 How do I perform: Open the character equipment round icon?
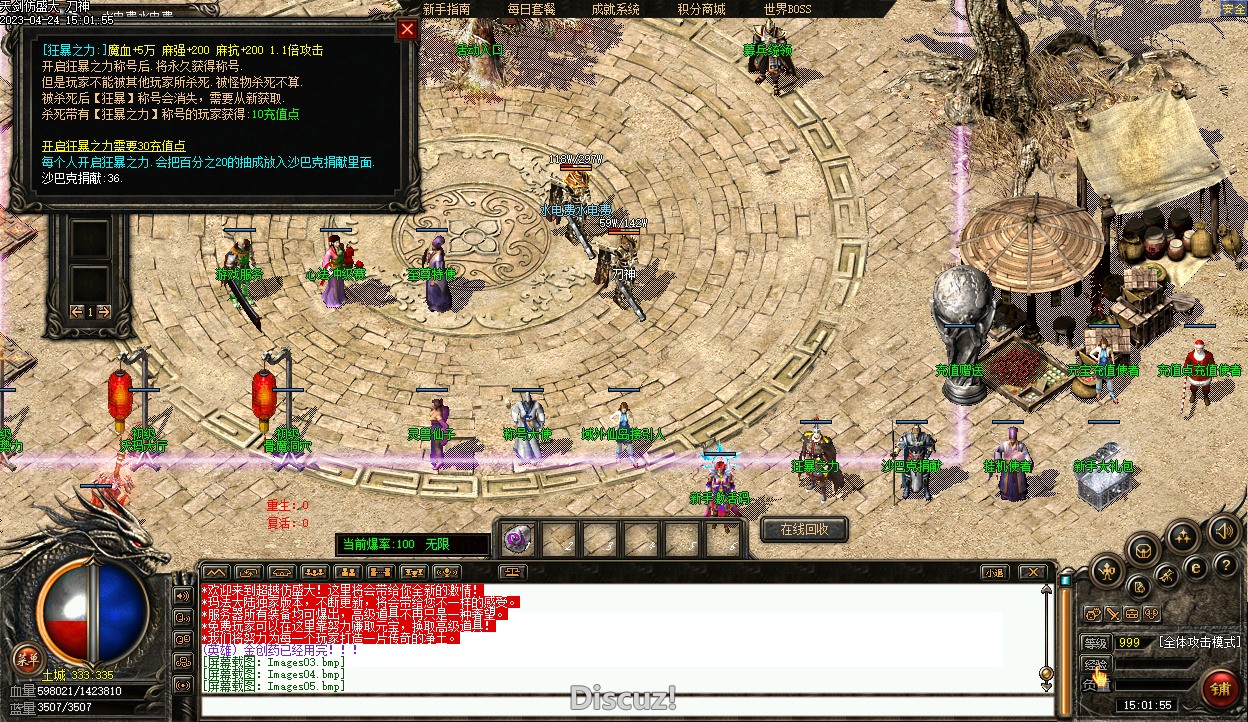(1106, 572)
